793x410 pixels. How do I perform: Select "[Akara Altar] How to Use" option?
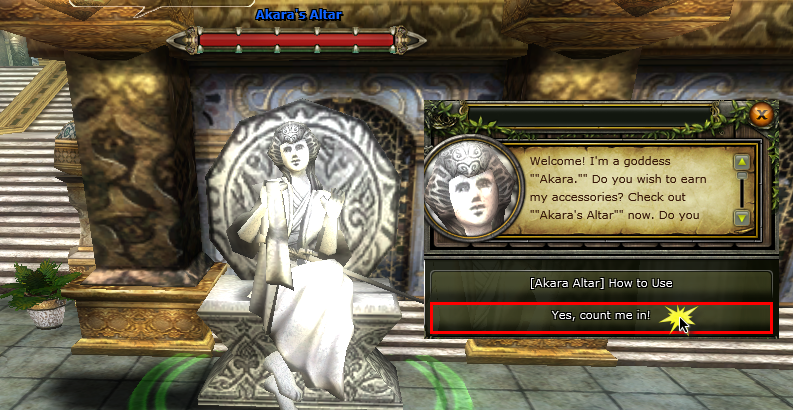click(600, 284)
